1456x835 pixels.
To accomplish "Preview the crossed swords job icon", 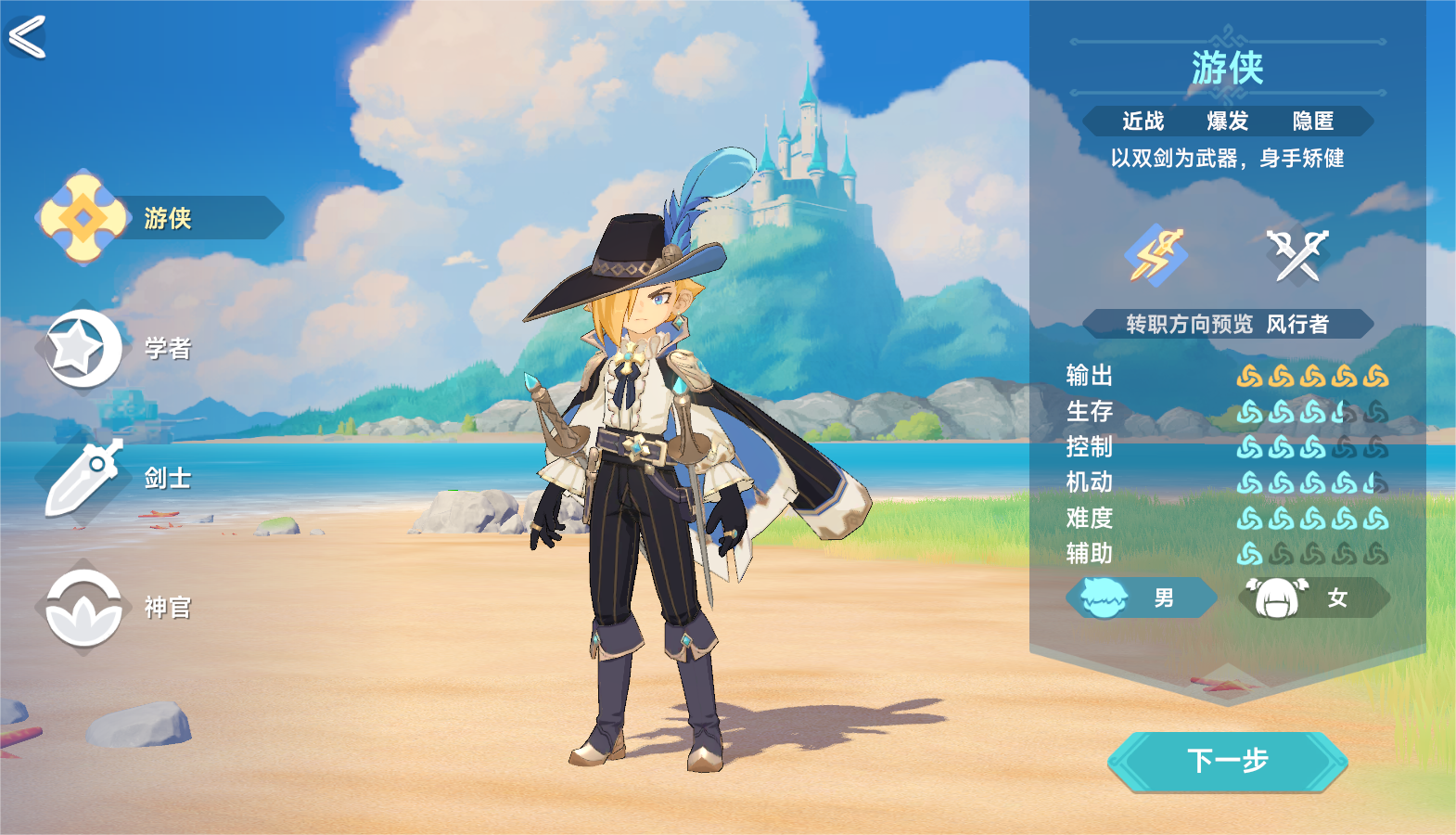I will tap(1296, 254).
